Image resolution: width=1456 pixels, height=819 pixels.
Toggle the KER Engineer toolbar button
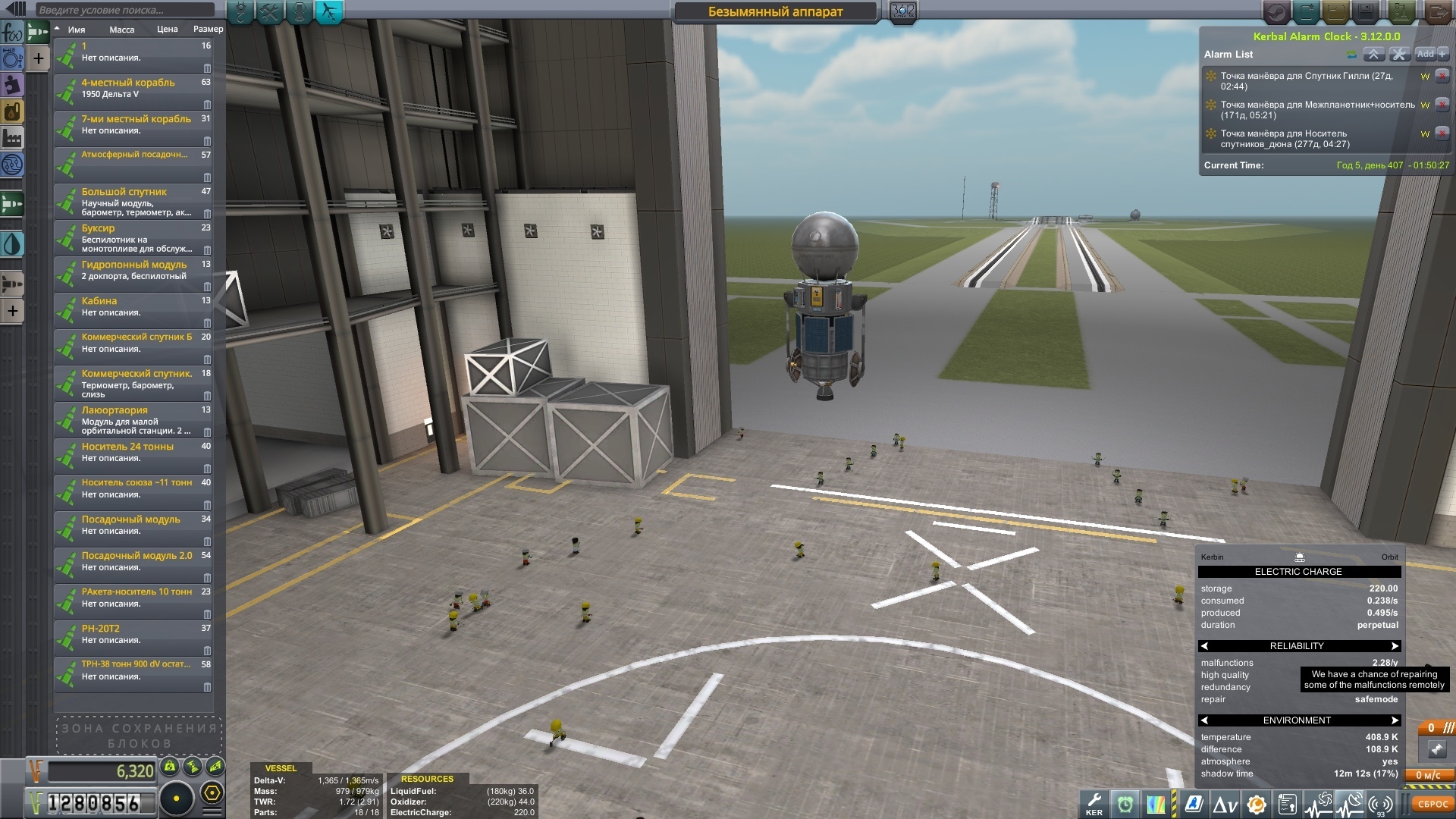click(x=1094, y=804)
